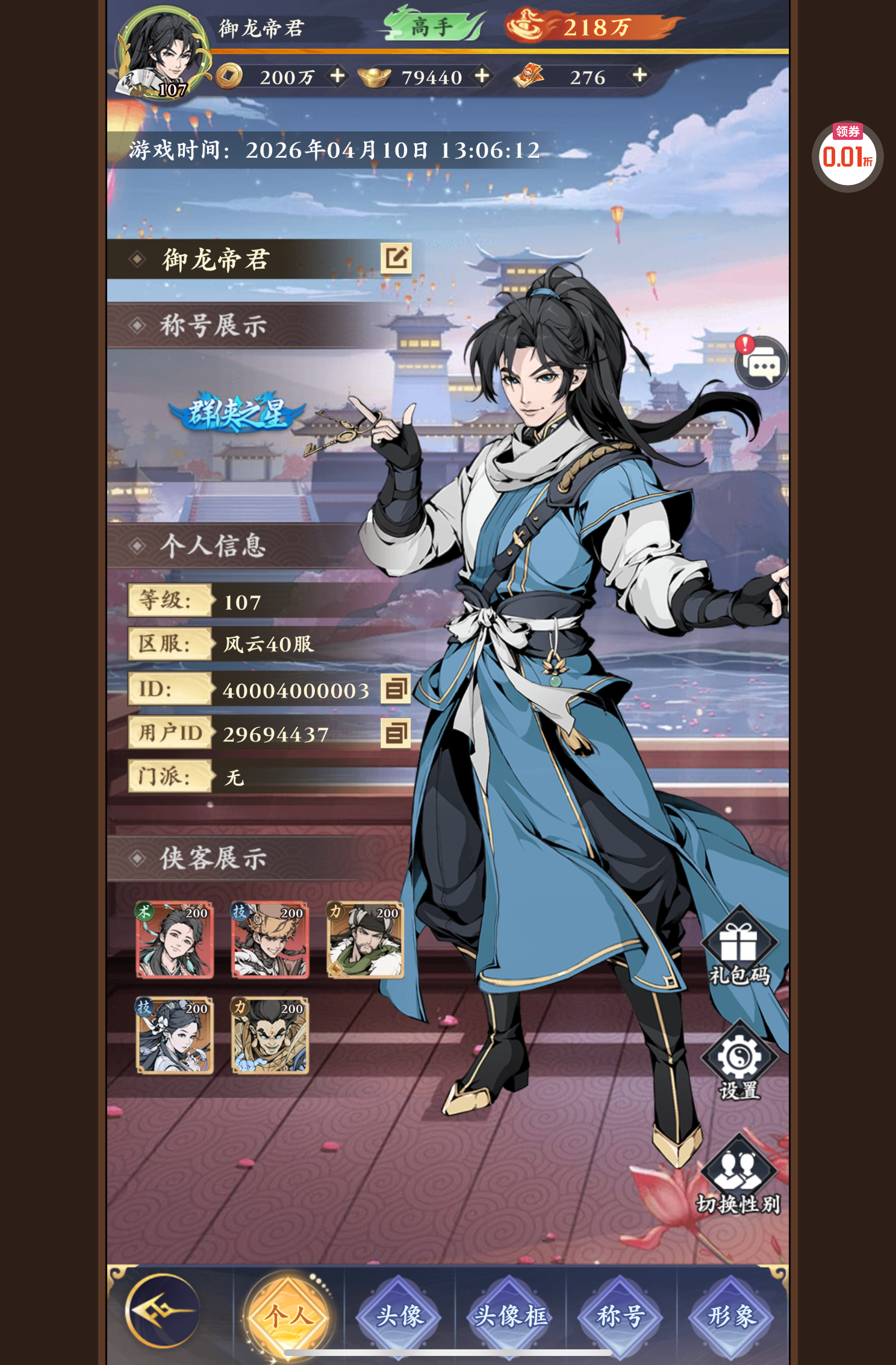896x1365 pixels.
Task: Click the 0.01折 coupon badge
Action: coord(848,154)
